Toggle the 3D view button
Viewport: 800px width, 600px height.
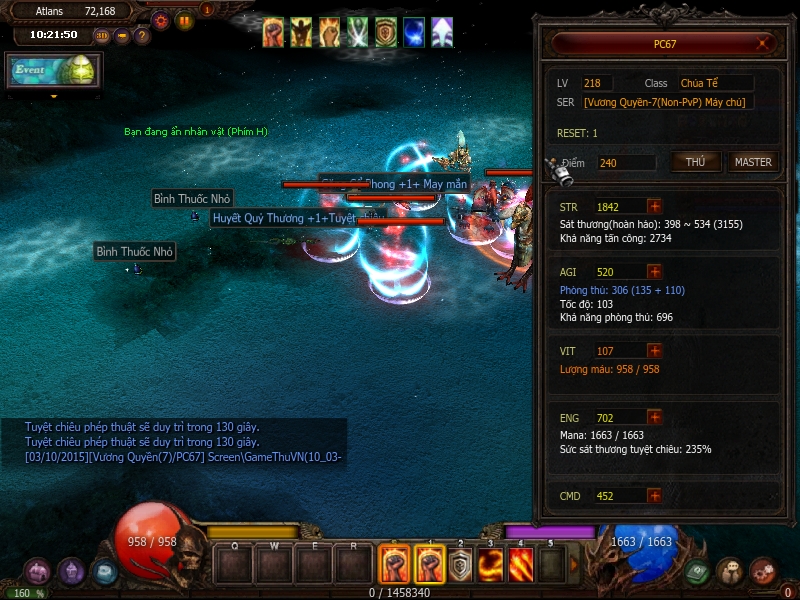(x=102, y=36)
